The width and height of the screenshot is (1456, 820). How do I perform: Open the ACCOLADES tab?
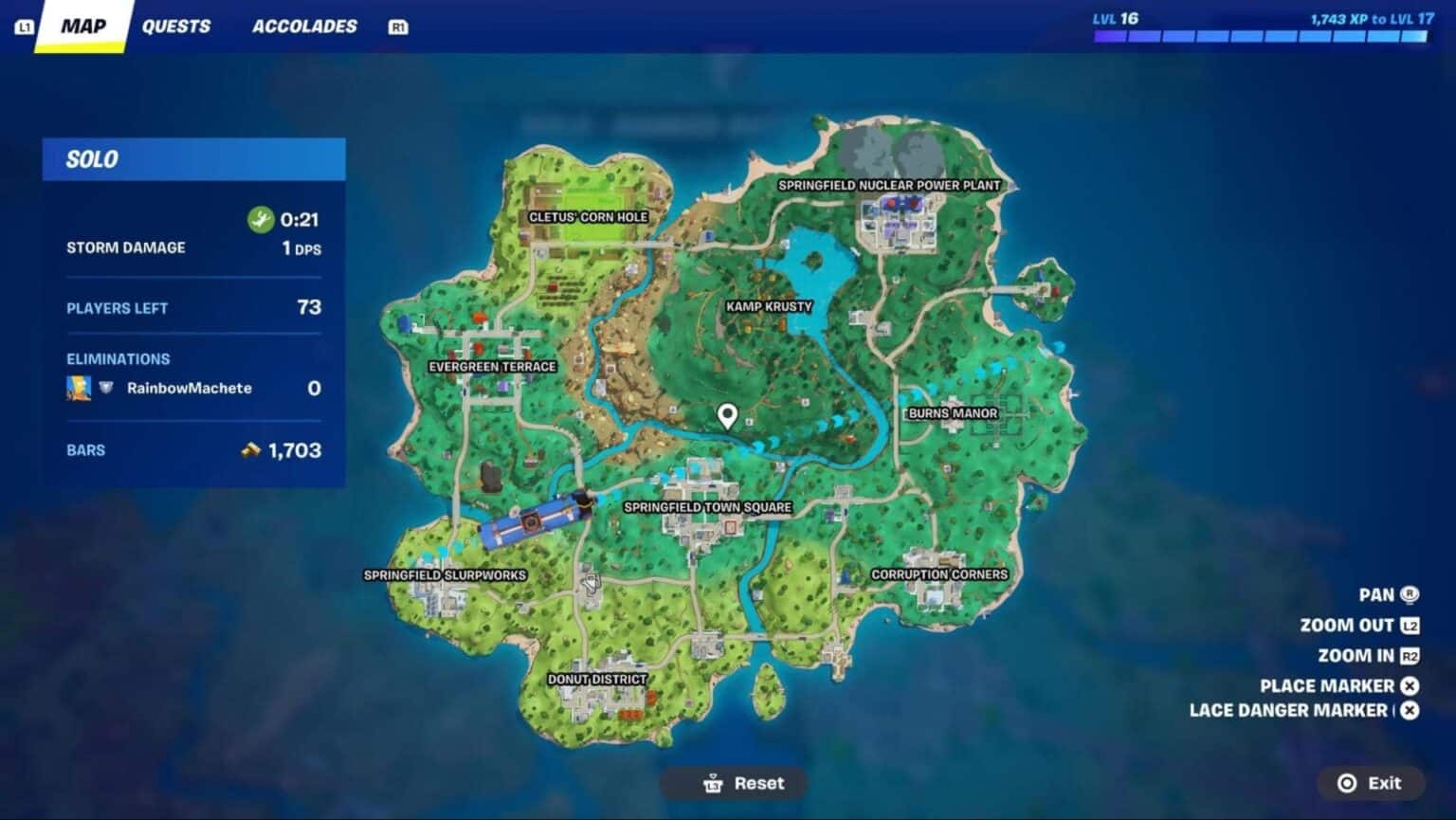[x=303, y=26]
